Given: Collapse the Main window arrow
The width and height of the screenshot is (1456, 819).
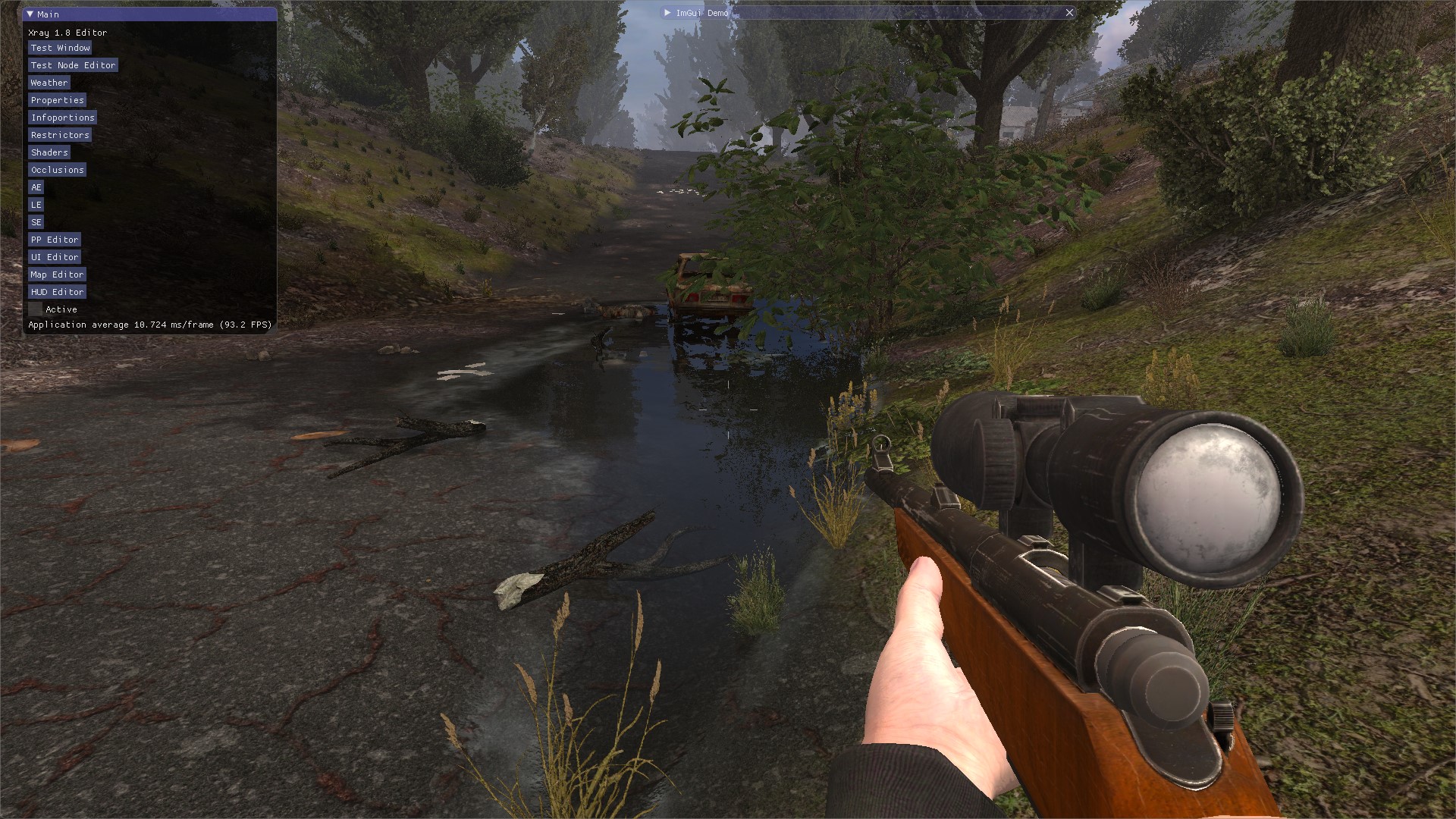Looking at the screenshot, I should pyautogui.click(x=30, y=14).
